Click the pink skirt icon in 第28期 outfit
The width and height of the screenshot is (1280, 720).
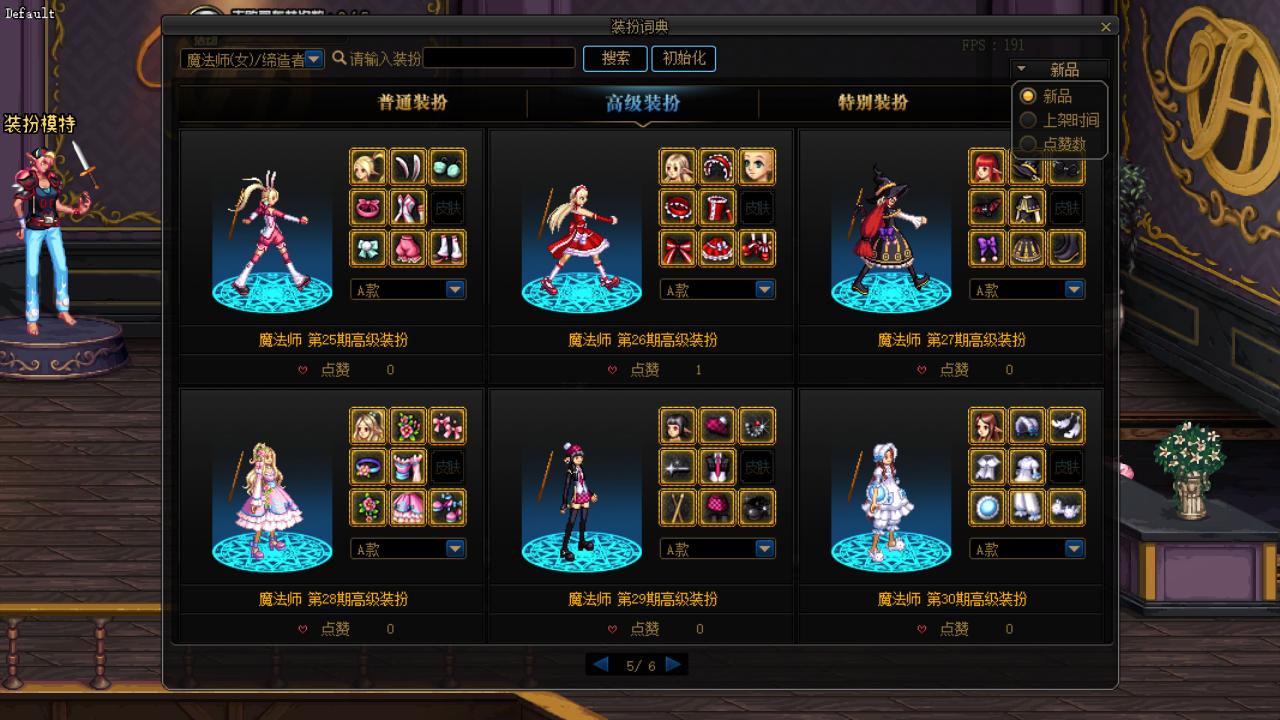click(408, 507)
